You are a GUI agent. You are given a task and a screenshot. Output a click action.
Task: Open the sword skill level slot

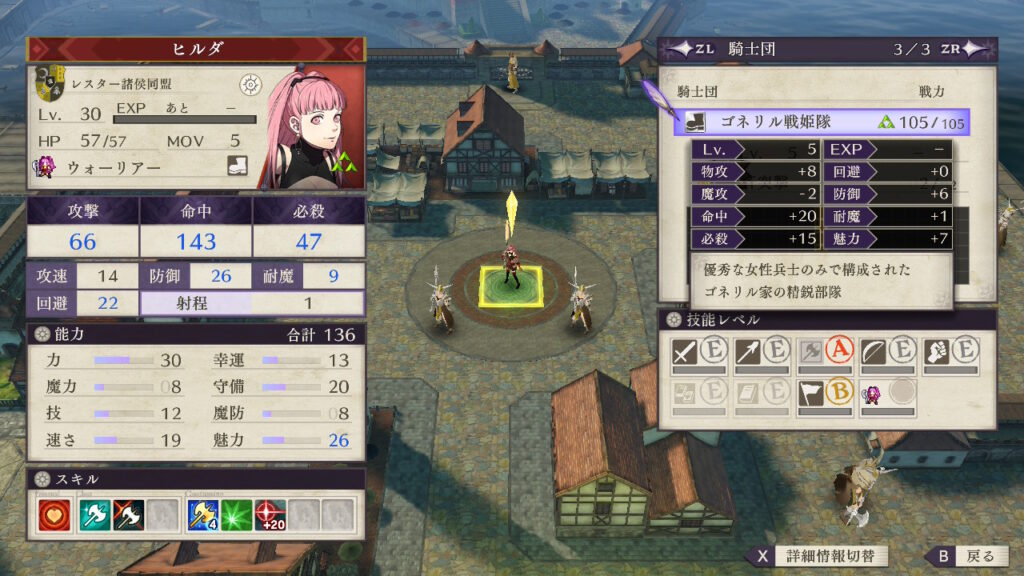coord(699,352)
